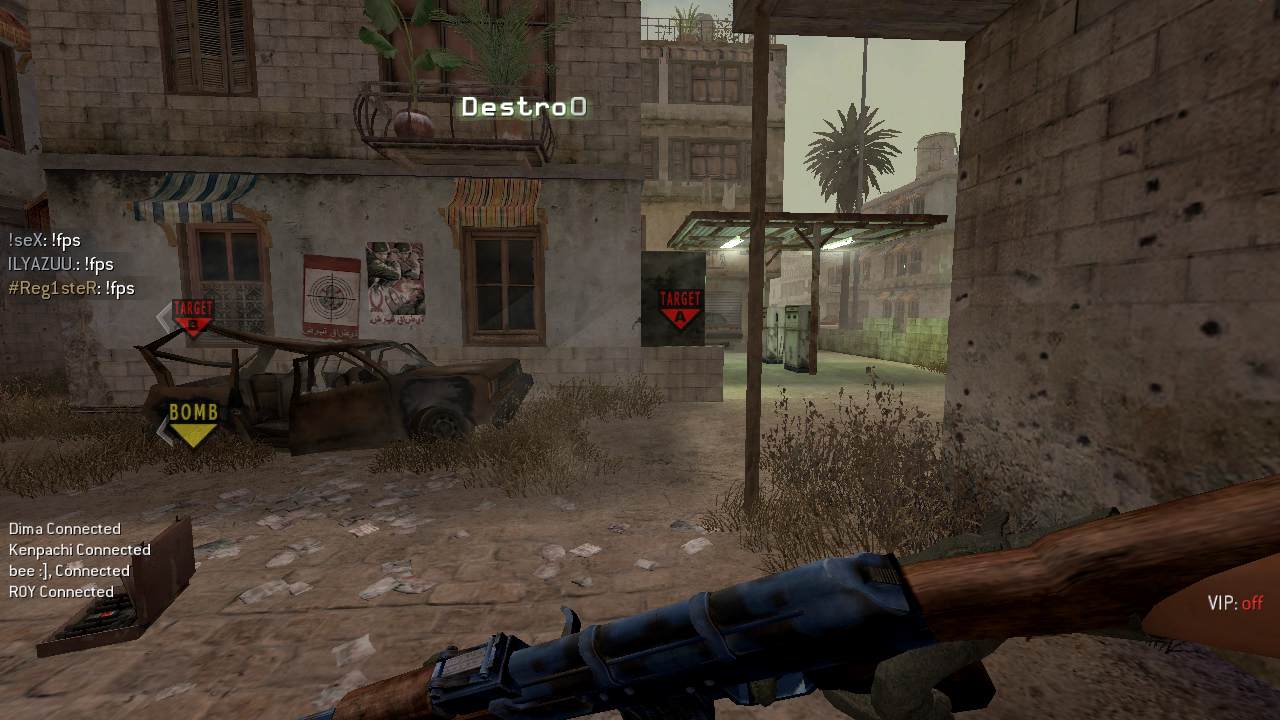Select the red Target B objective marker
1280x720 pixels.
pyautogui.click(x=193, y=317)
